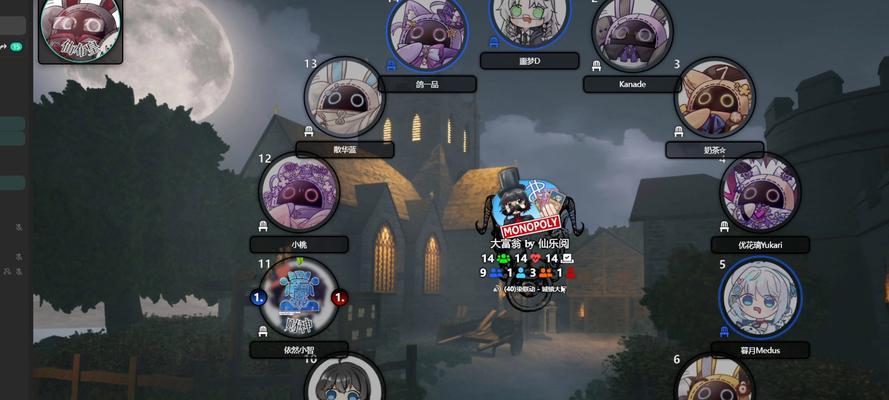The image size is (889, 400).
Task: Select player seat 13 named 散华蓝
Action: 345,97
